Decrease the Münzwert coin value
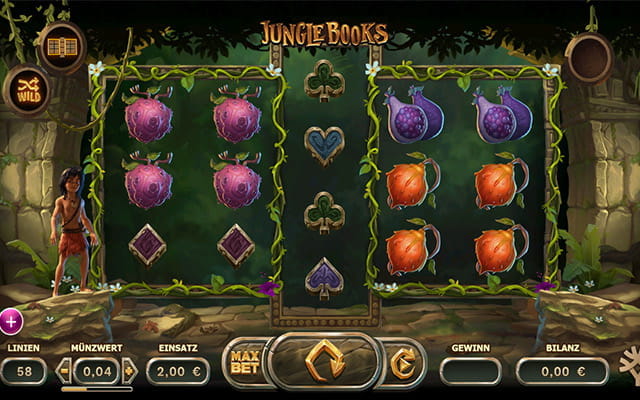 coord(64,371)
